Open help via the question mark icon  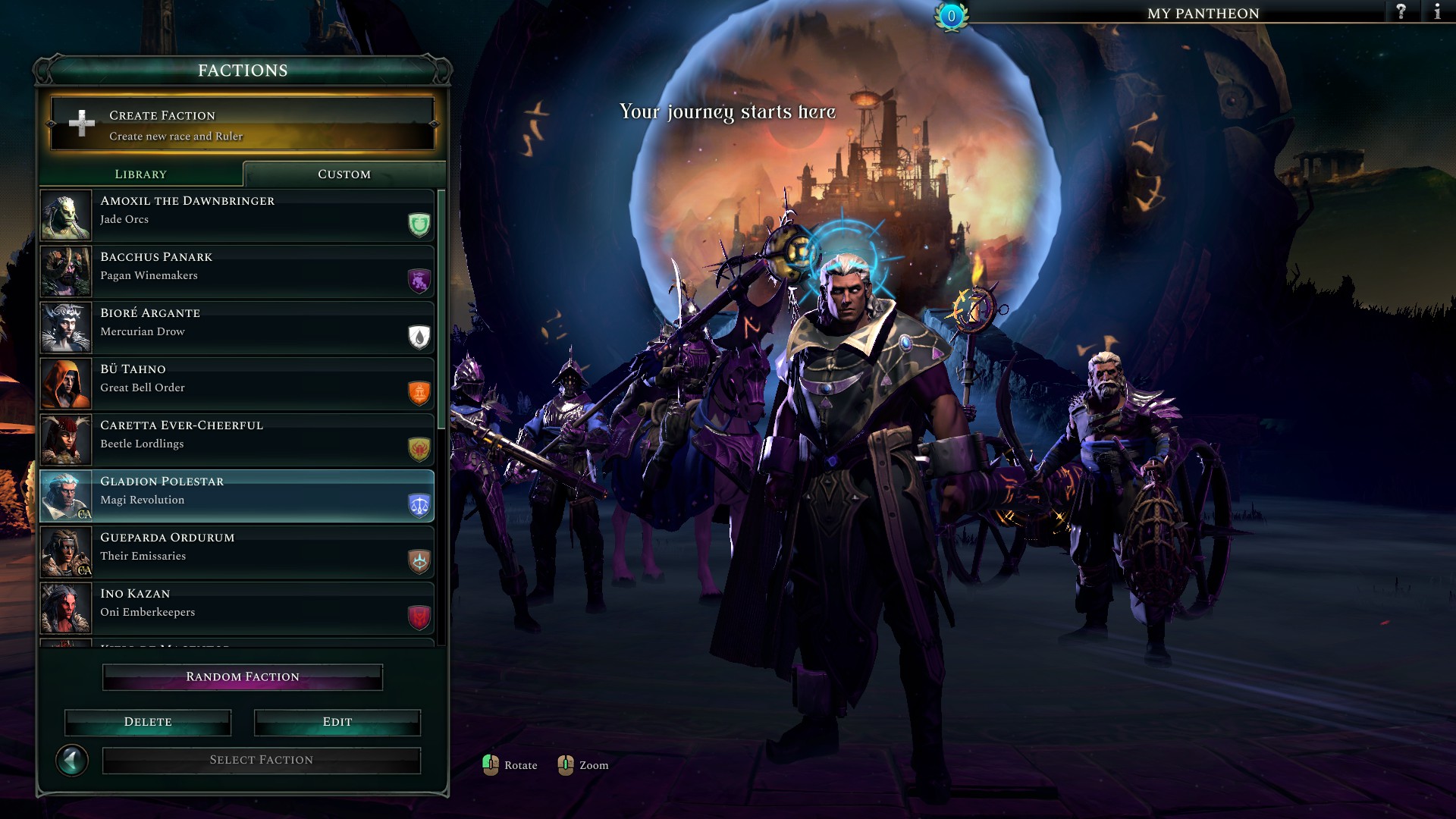coord(1400,12)
